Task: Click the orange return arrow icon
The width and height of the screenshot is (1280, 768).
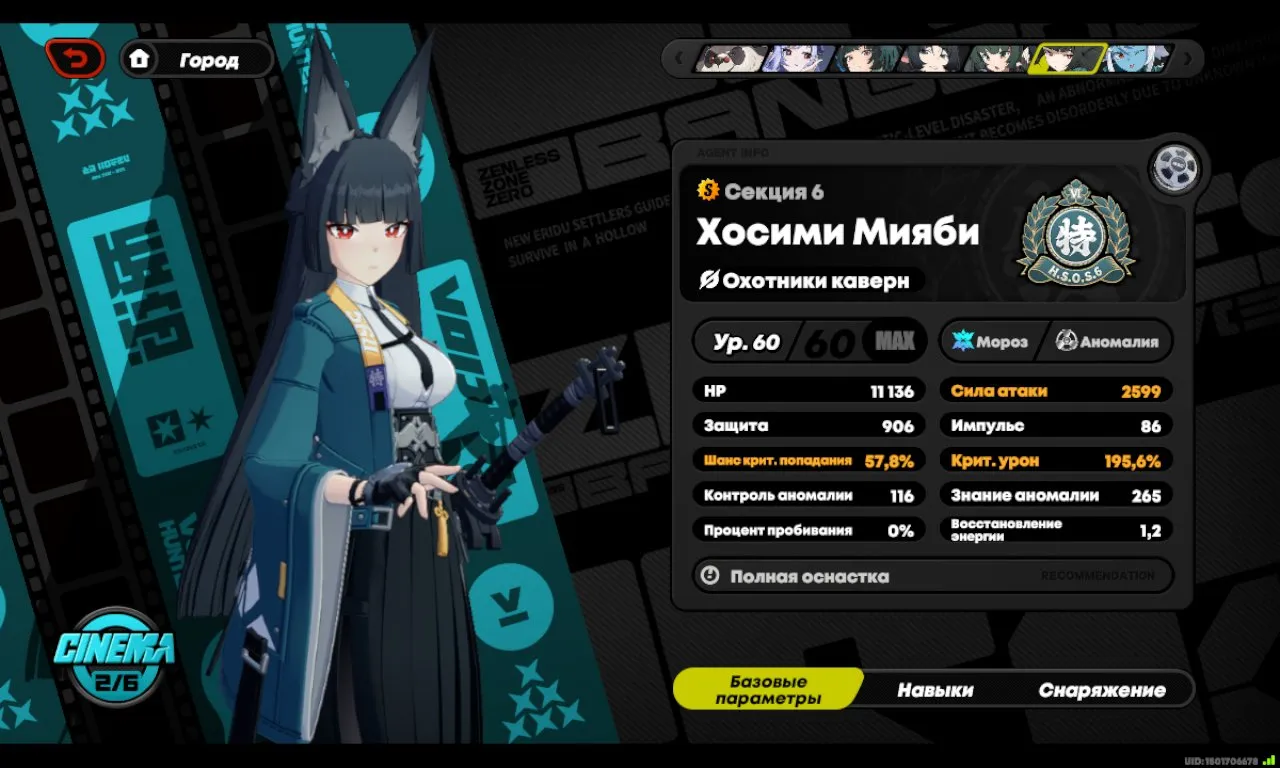Action: [75, 58]
